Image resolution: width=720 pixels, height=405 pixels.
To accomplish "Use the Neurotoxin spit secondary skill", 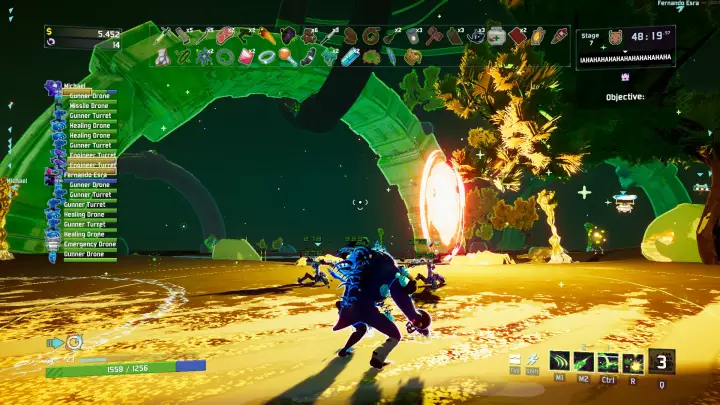I will click(x=583, y=362).
